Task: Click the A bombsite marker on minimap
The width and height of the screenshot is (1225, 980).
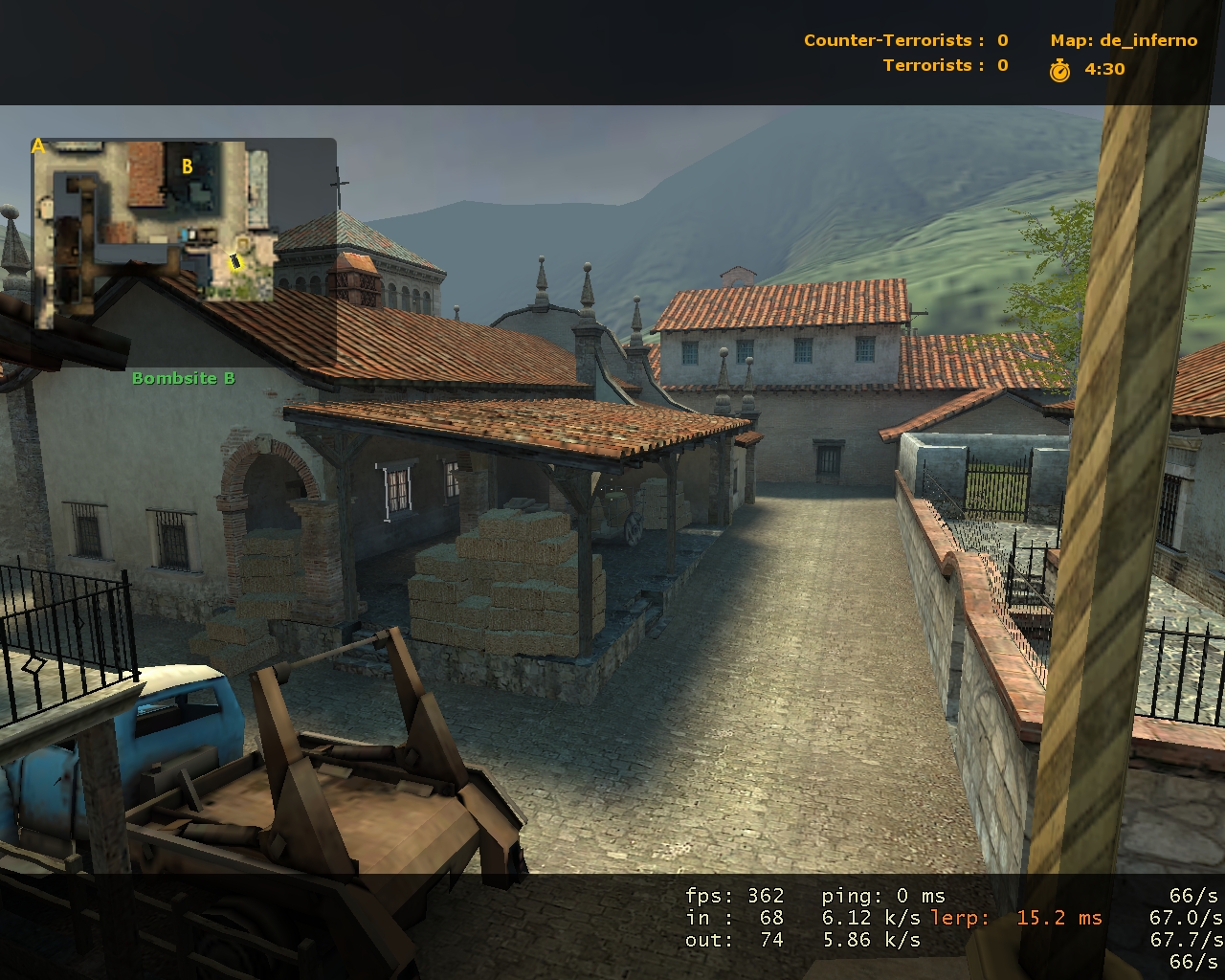Action: tap(38, 146)
